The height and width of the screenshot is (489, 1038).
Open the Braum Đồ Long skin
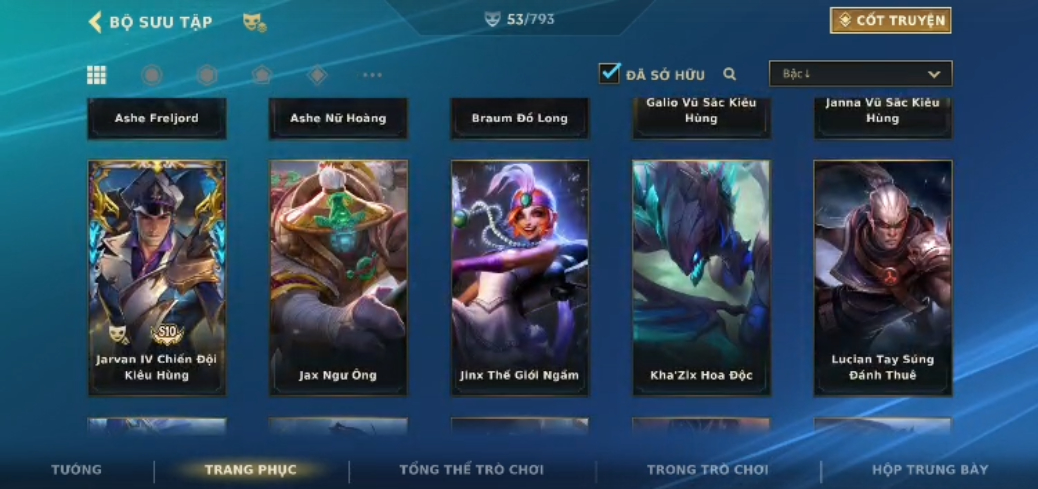tap(520, 118)
